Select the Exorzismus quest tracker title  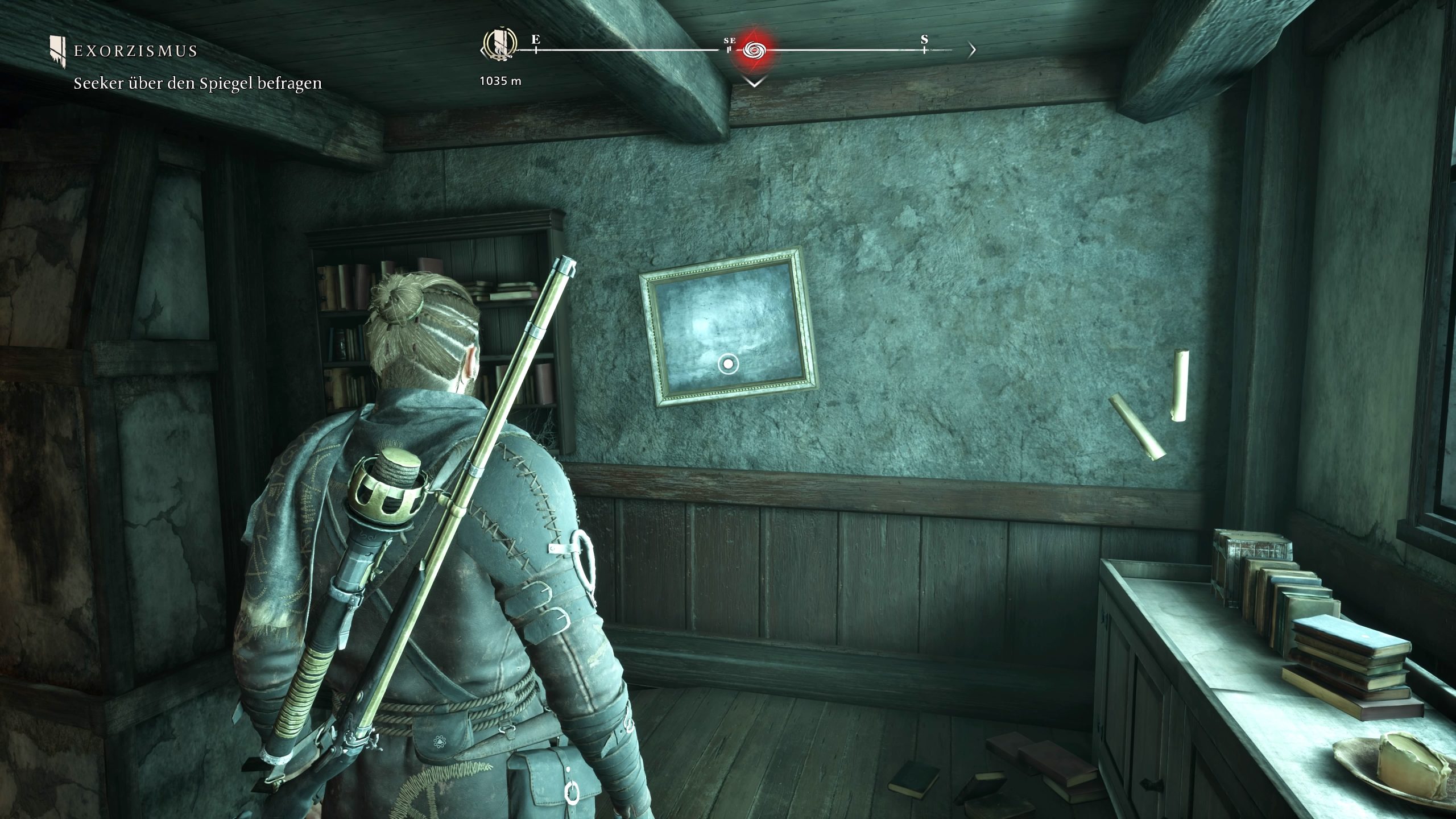click(135, 51)
